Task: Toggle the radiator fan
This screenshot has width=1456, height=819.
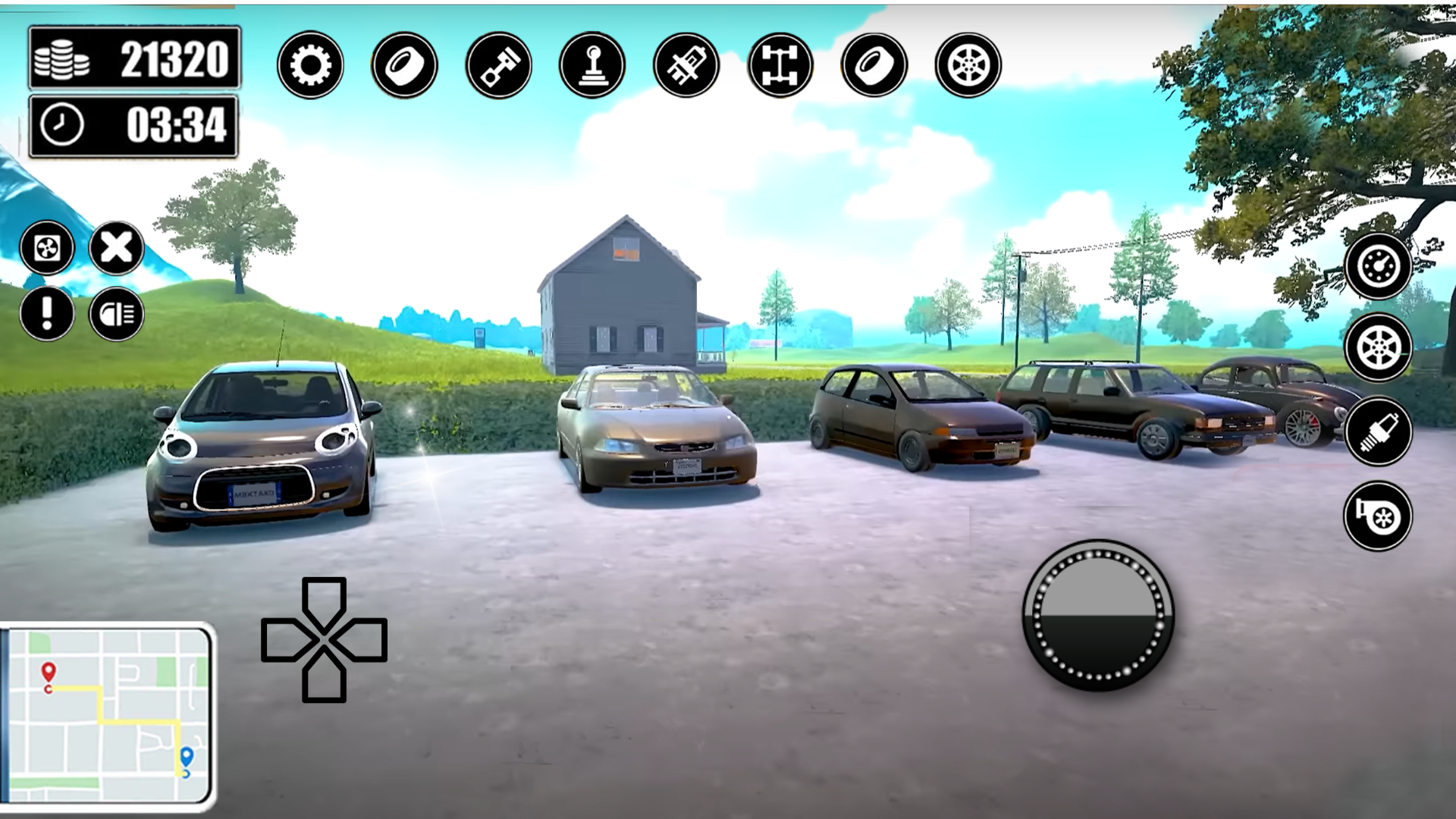Action: [x=47, y=246]
